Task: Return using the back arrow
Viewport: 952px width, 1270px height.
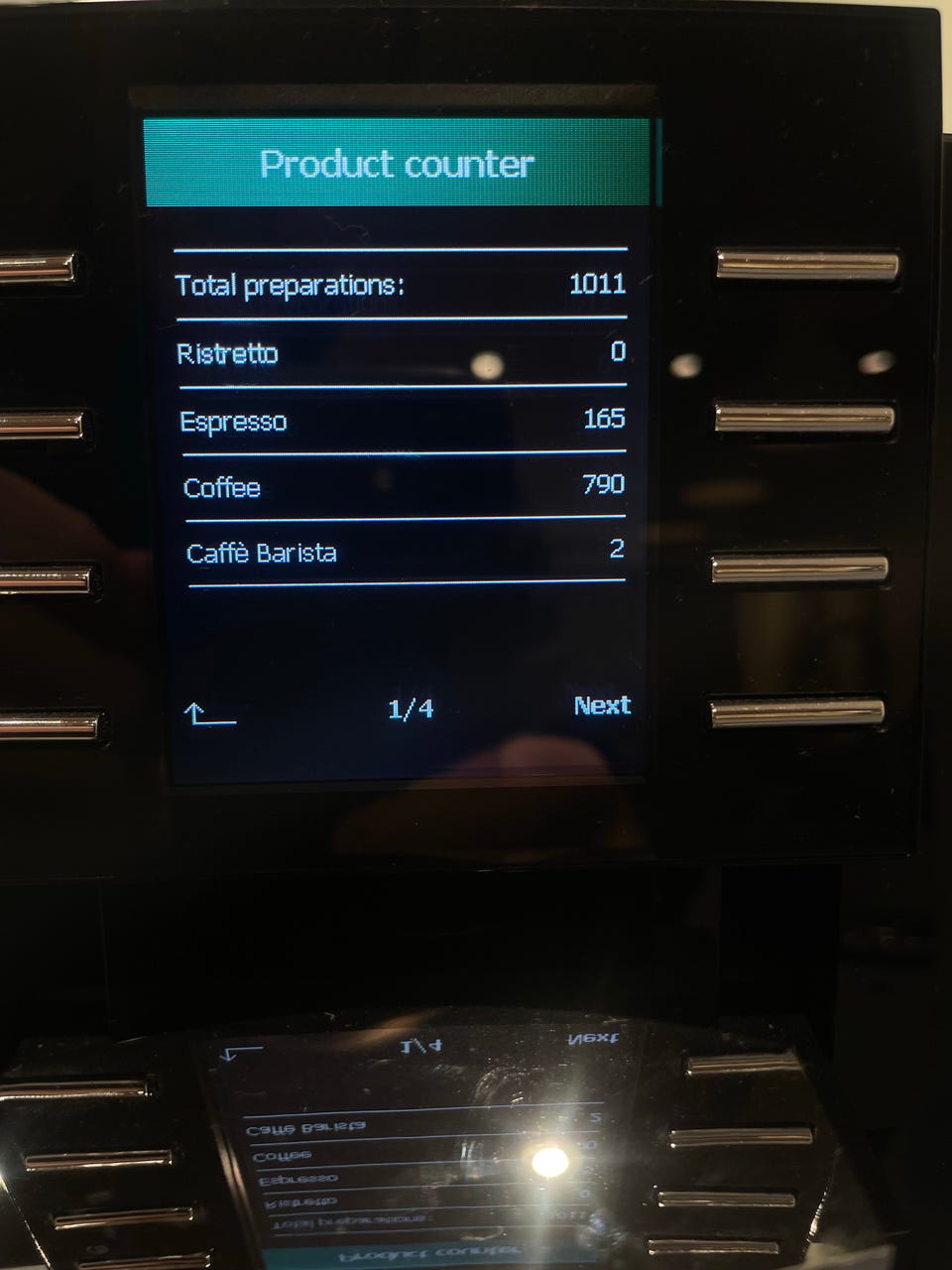Action: pyautogui.click(x=209, y=713)
